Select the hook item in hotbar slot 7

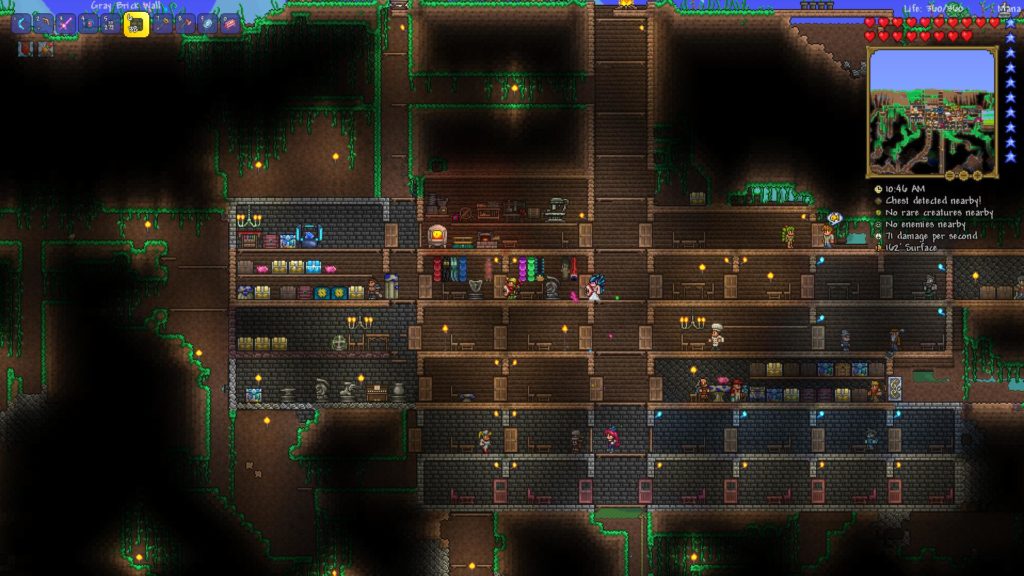coord(162,23)
